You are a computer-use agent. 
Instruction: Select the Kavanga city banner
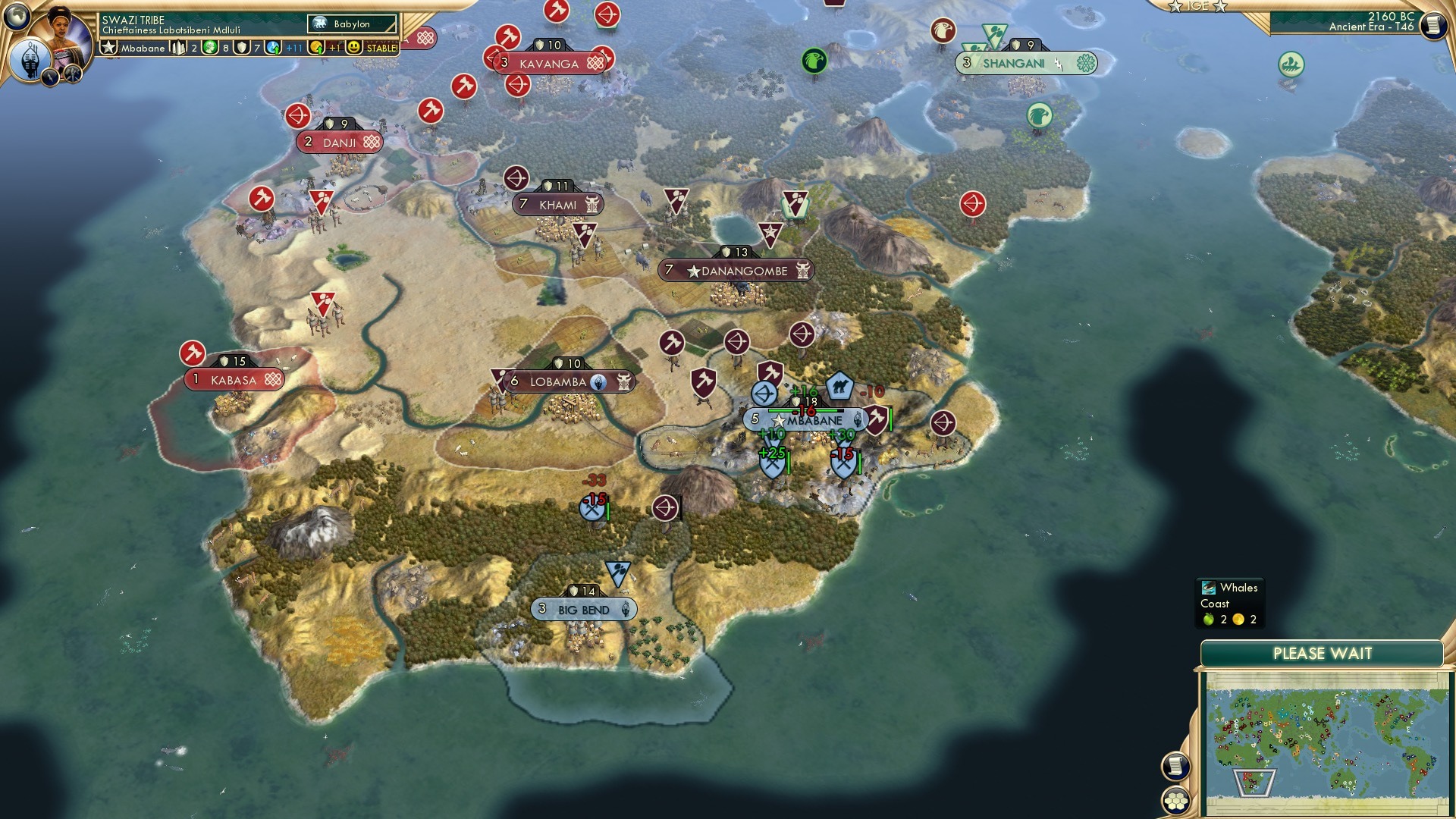click(x=548, y=63)
